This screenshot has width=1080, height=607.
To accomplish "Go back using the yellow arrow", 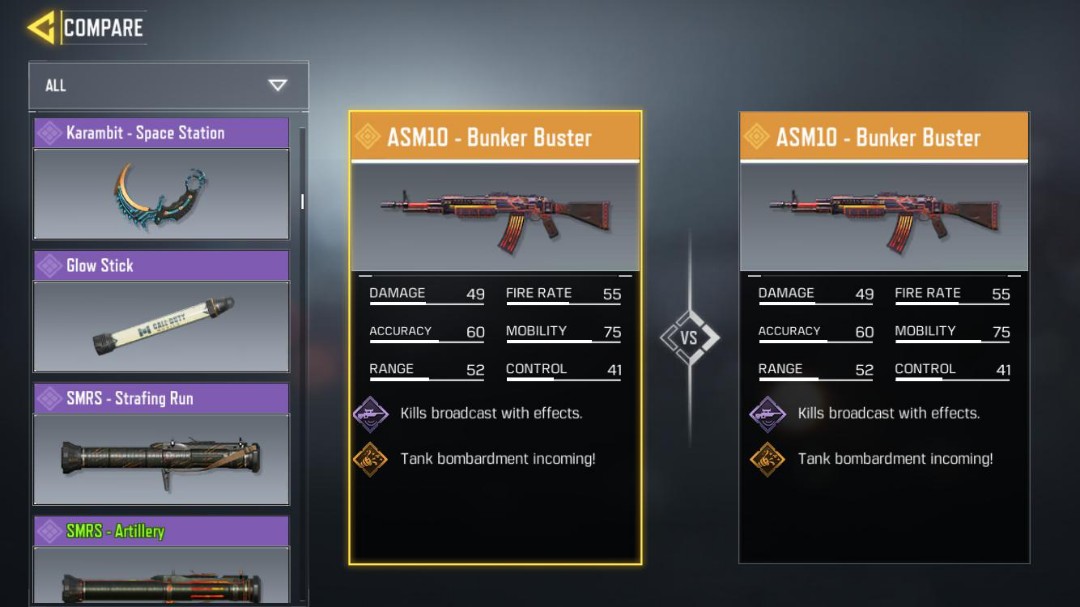I will [x=41, y=28].
